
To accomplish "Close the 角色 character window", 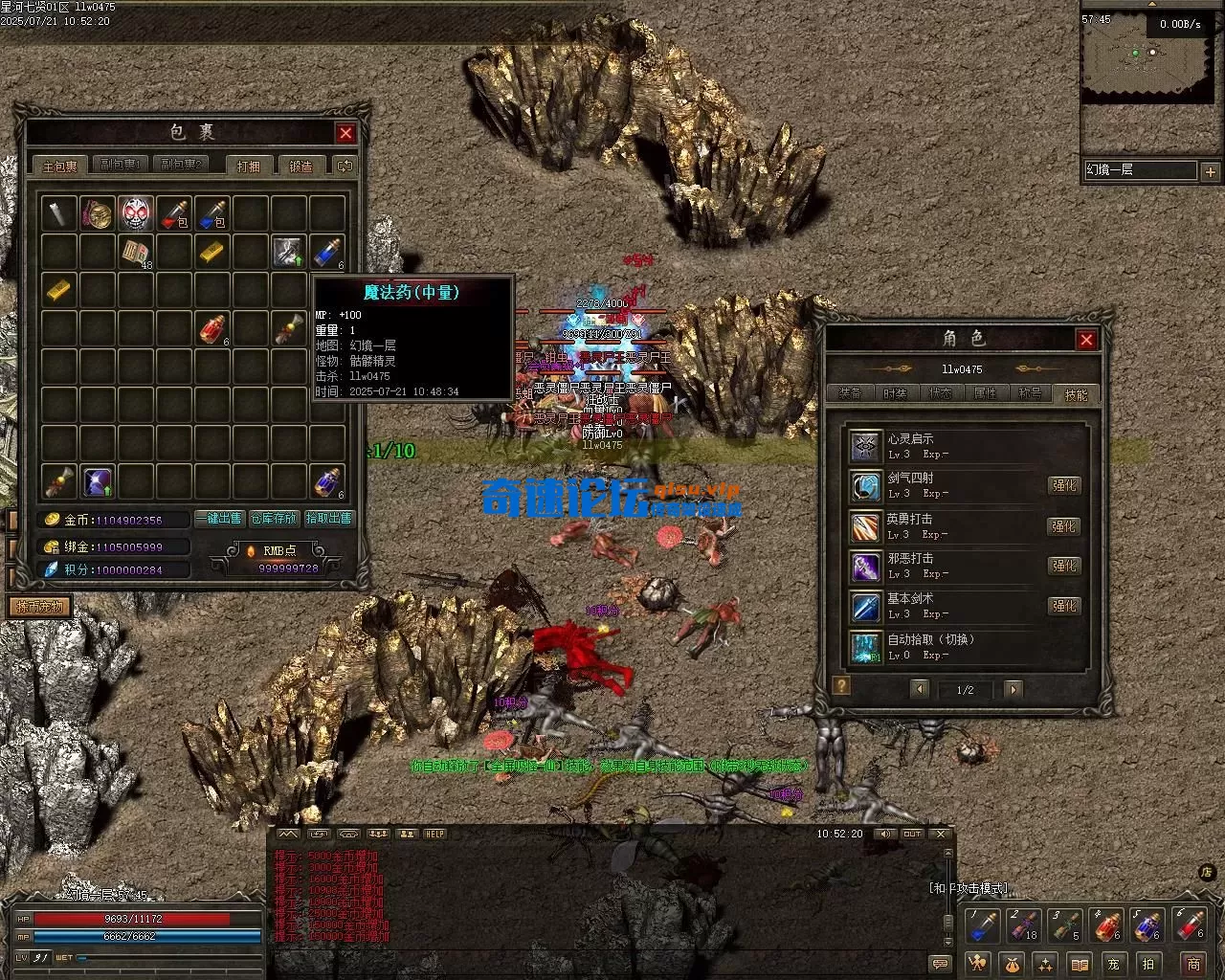I will pyautogui.click(x=1086, y=340).
